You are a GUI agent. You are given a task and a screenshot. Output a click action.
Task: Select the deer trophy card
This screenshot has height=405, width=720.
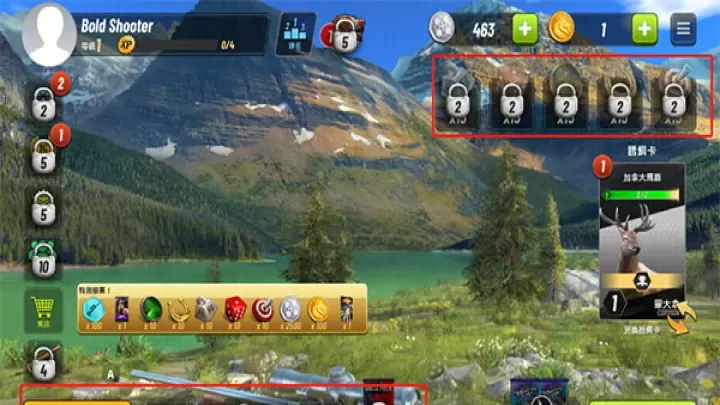[x=641, y=240]
